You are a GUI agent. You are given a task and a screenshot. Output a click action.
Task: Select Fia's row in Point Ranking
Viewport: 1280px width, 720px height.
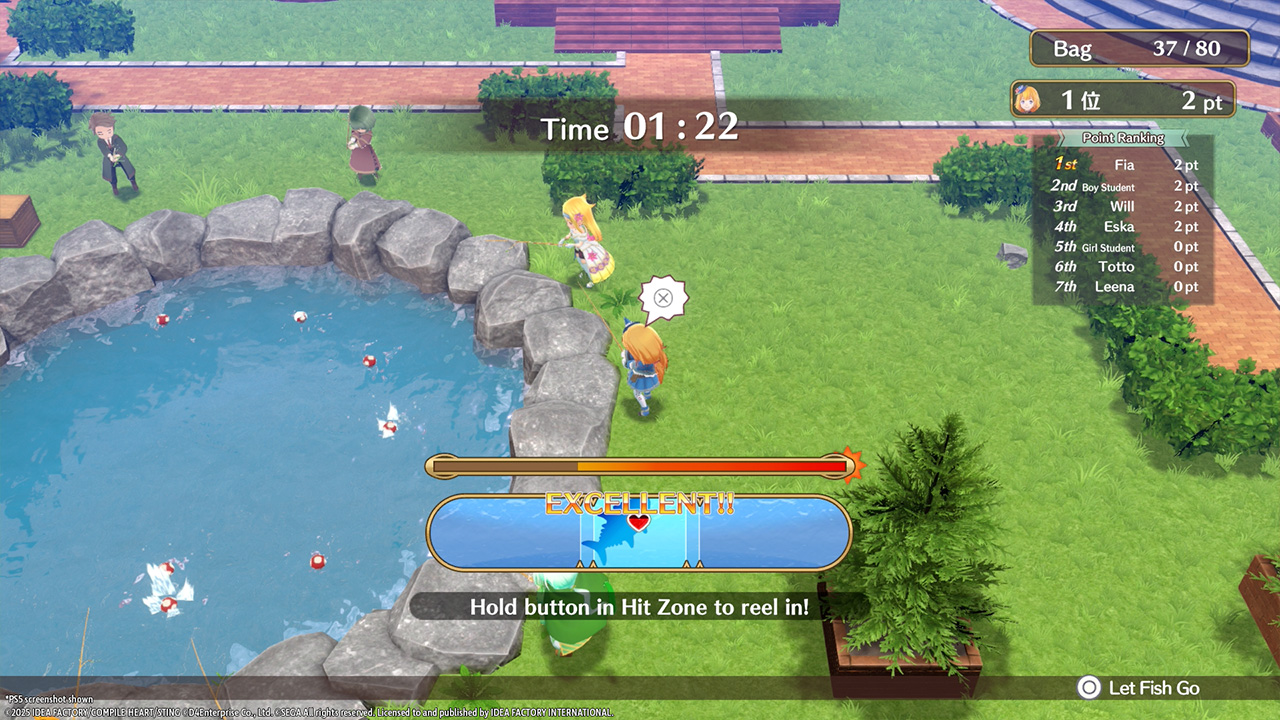[x=1124, y=165]
